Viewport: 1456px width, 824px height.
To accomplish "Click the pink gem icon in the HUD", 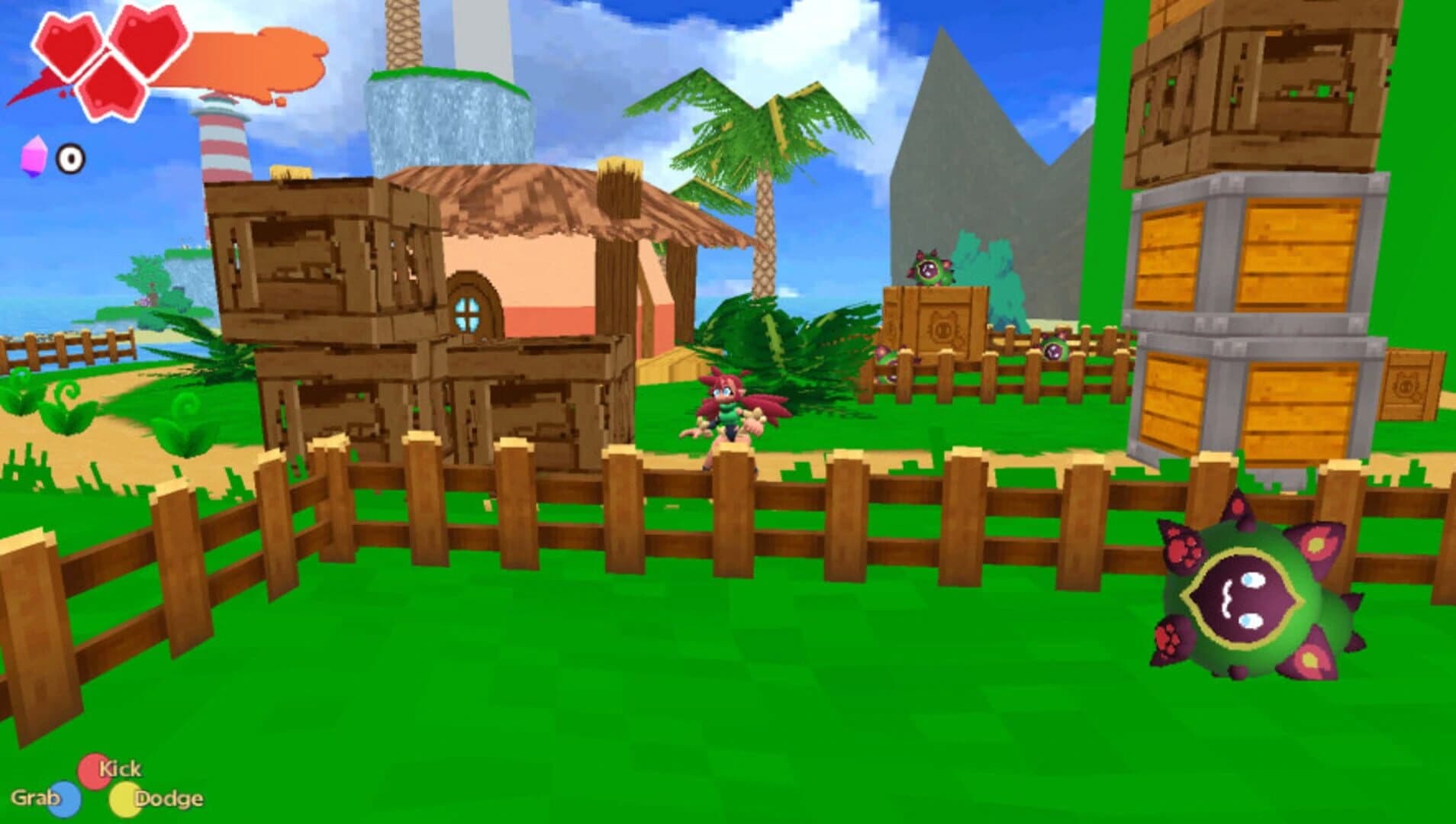I will pyautogui.click(x=37, y=156).
